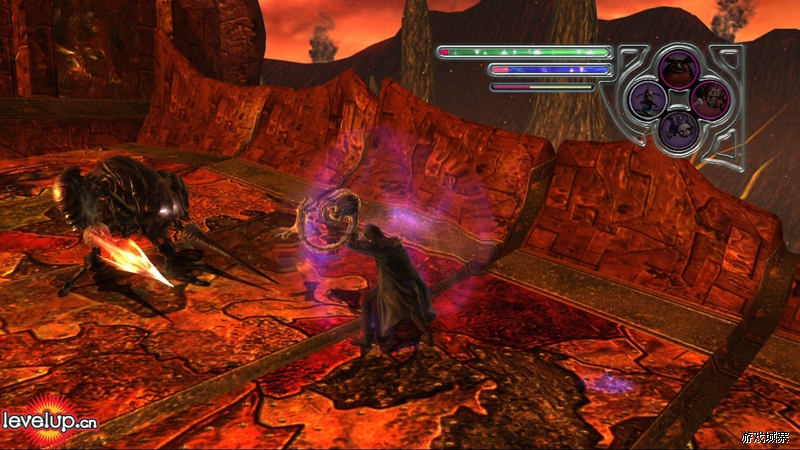Choose the thin goblin creature on purple background

648,99
